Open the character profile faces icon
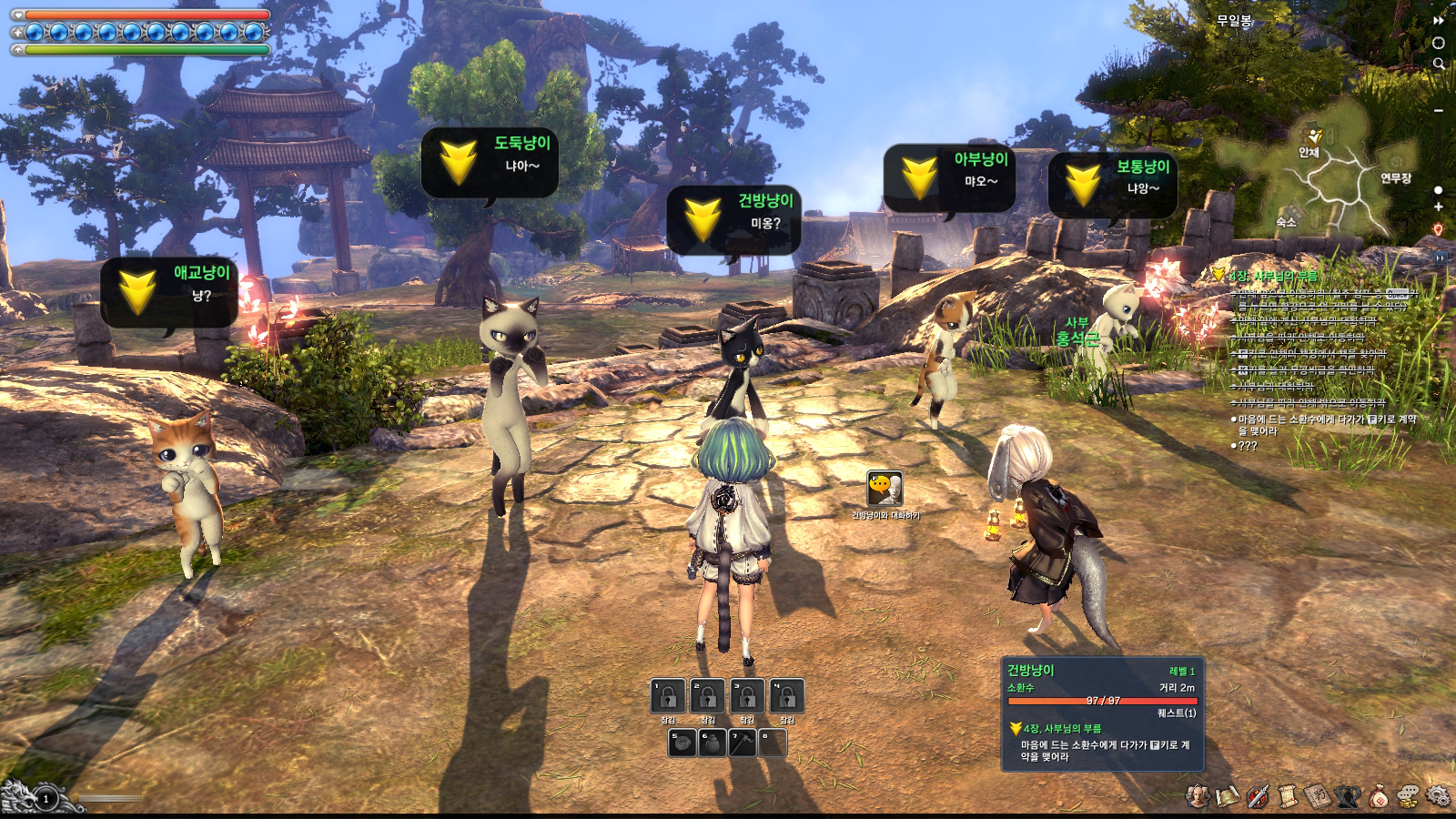The width and height of the screenshot is (1456, 819). (x=1198, y=796)
